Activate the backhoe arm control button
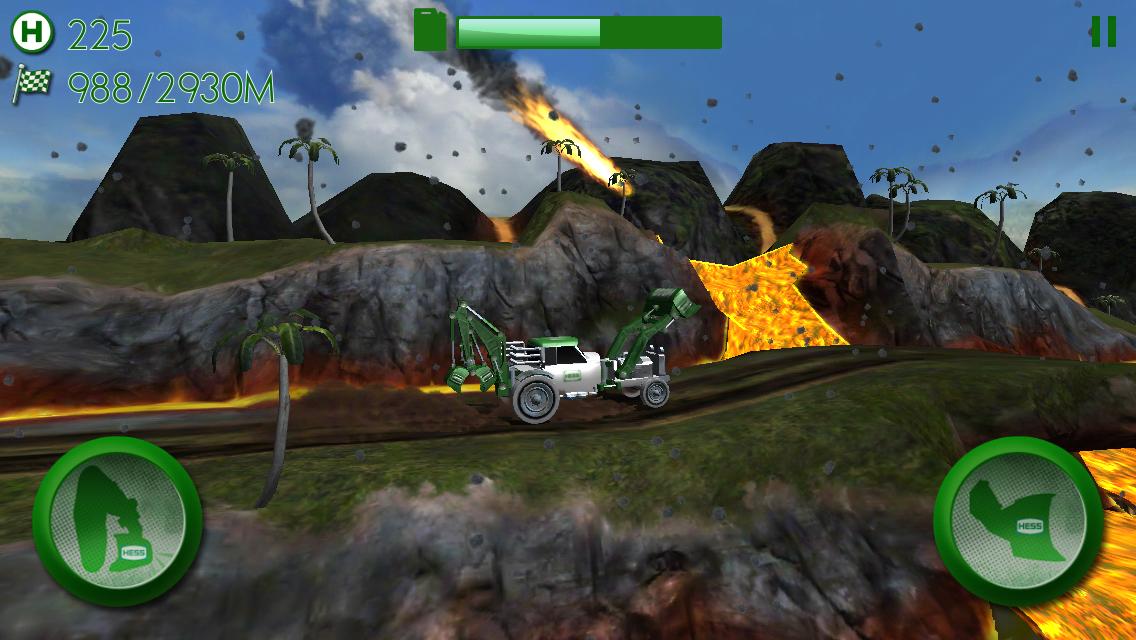Viewport: 1136px width, 640px height. pyautogui.click(x=117, y=519)
